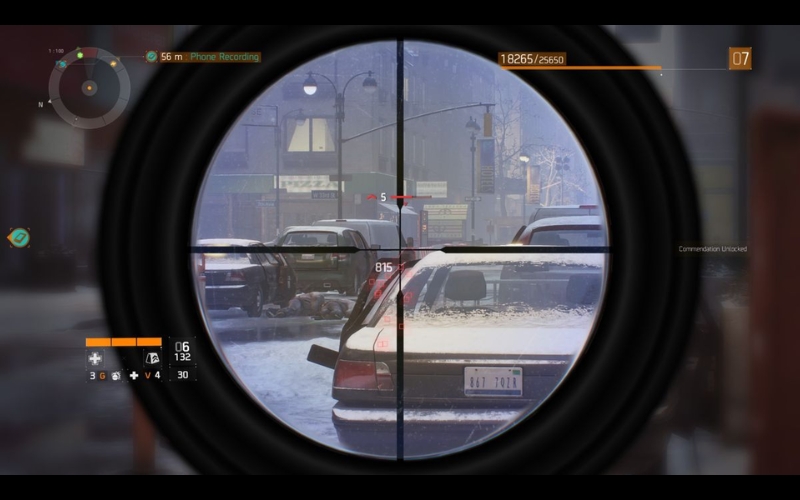Use the medkit cross icon
The width and height of the screenshot is (800, 500).
click(95, 358)
